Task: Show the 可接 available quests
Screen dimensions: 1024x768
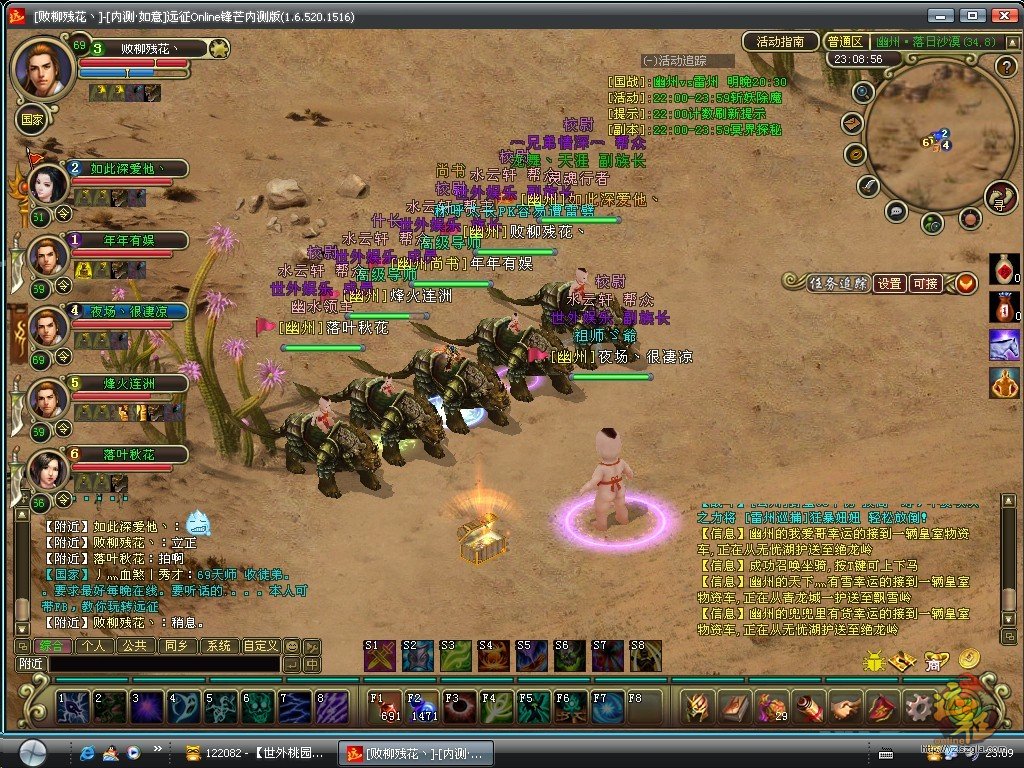Action: [x=925, y=283]
